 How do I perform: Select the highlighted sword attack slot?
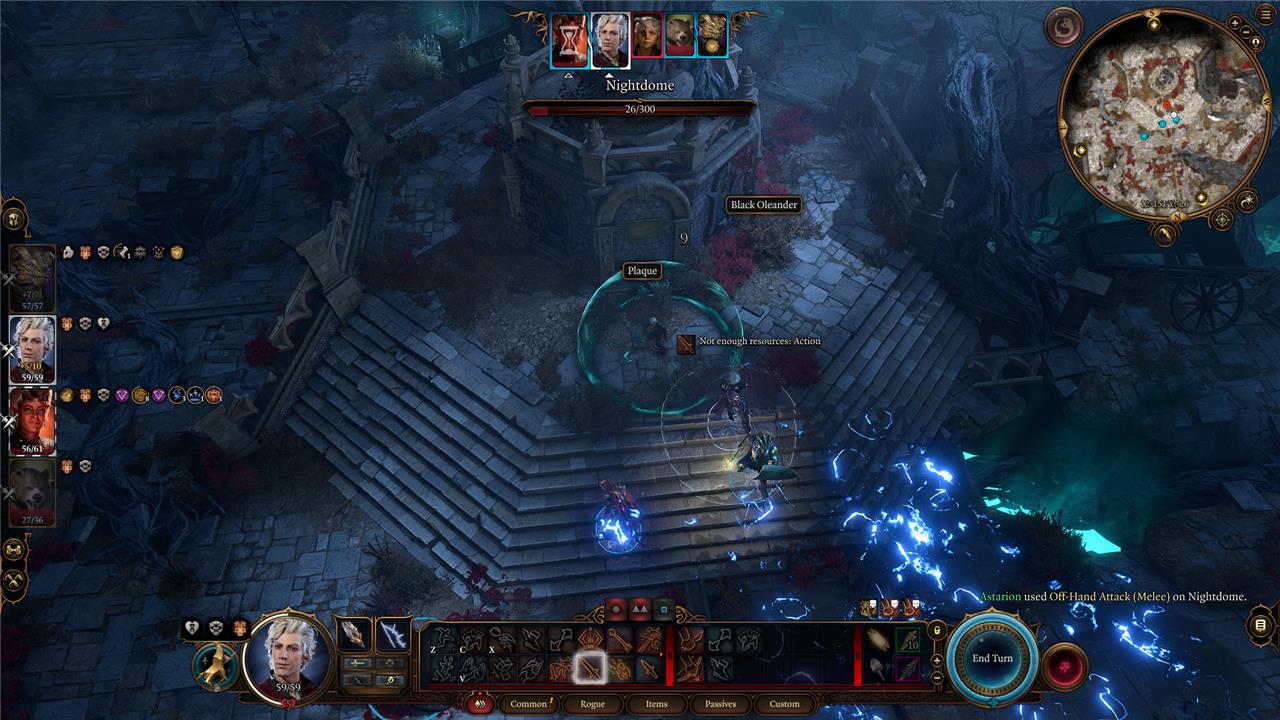click(x=591, y=667)
